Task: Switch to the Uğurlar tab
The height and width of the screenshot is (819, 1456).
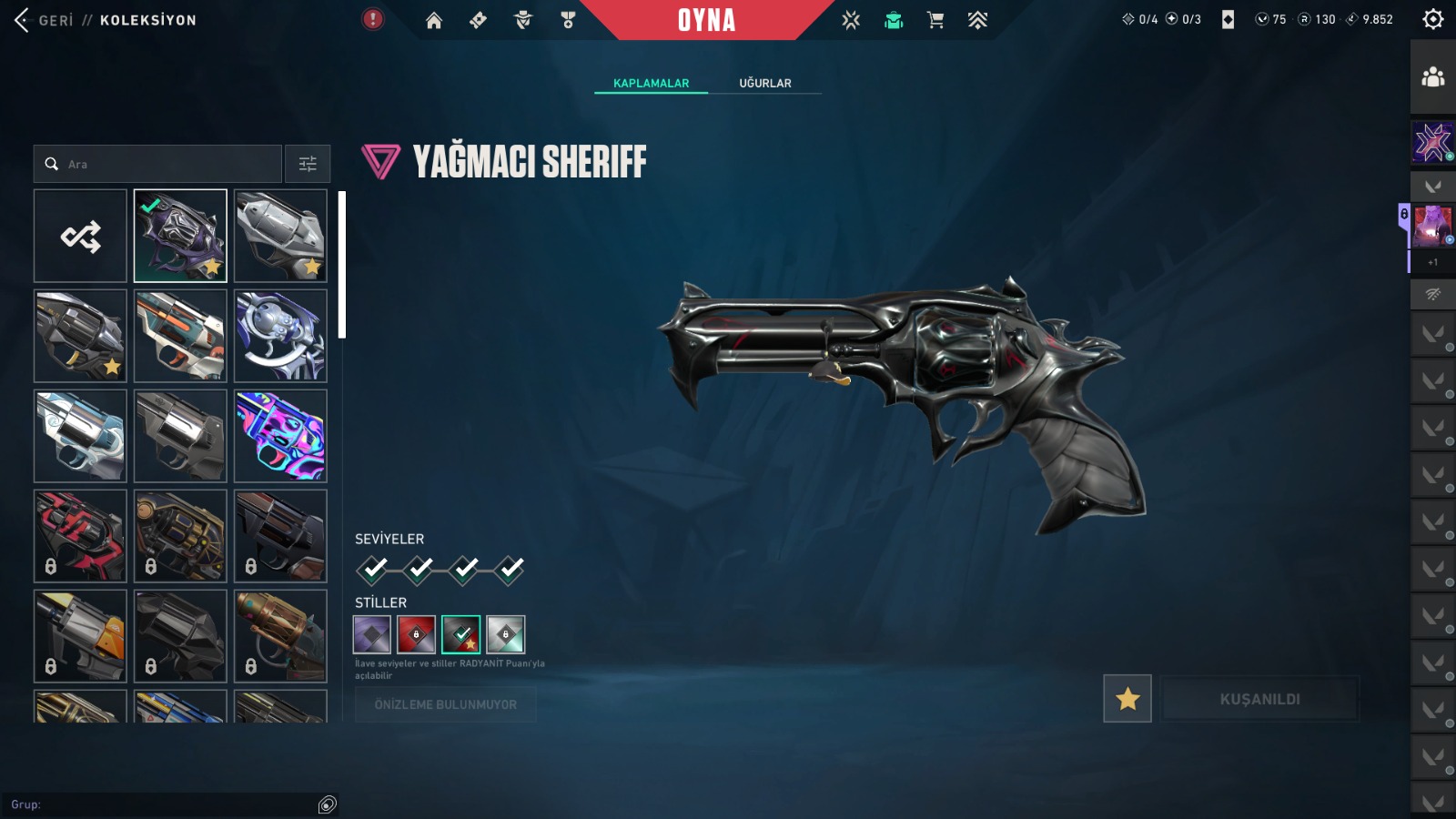Action: (x=764, y=83)
